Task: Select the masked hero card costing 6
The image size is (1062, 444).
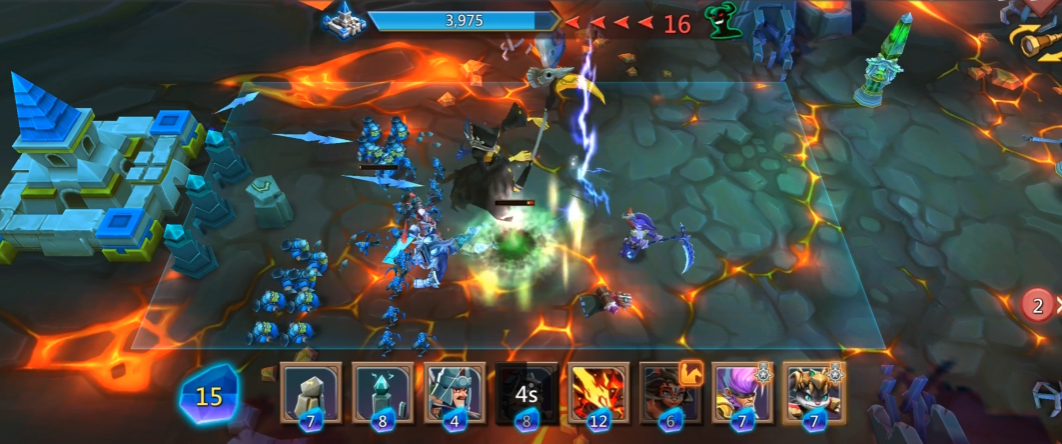Action: click(670, 393)
